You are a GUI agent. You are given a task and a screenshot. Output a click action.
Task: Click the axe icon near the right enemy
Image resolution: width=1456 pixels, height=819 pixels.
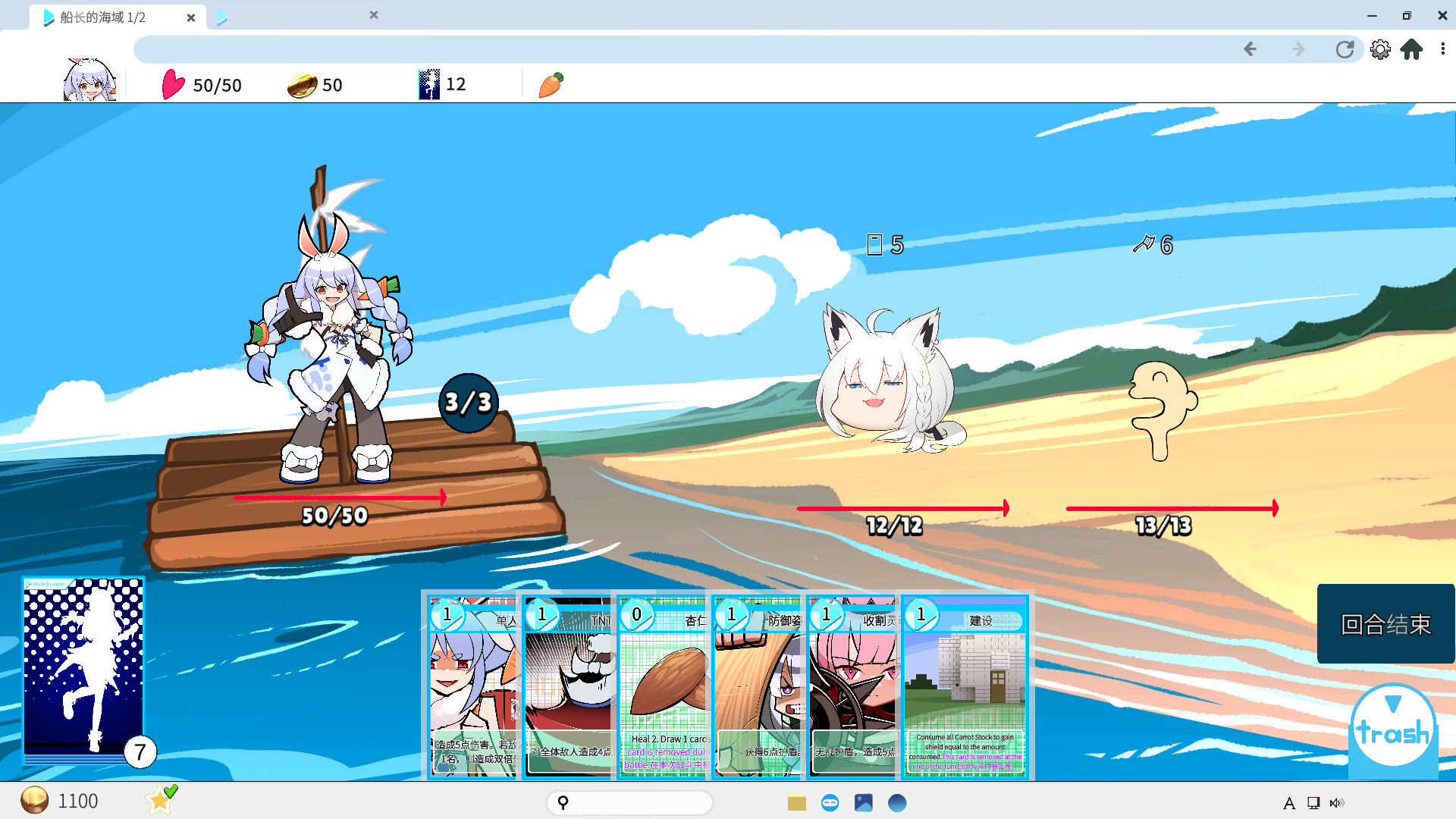point(1144,245)
